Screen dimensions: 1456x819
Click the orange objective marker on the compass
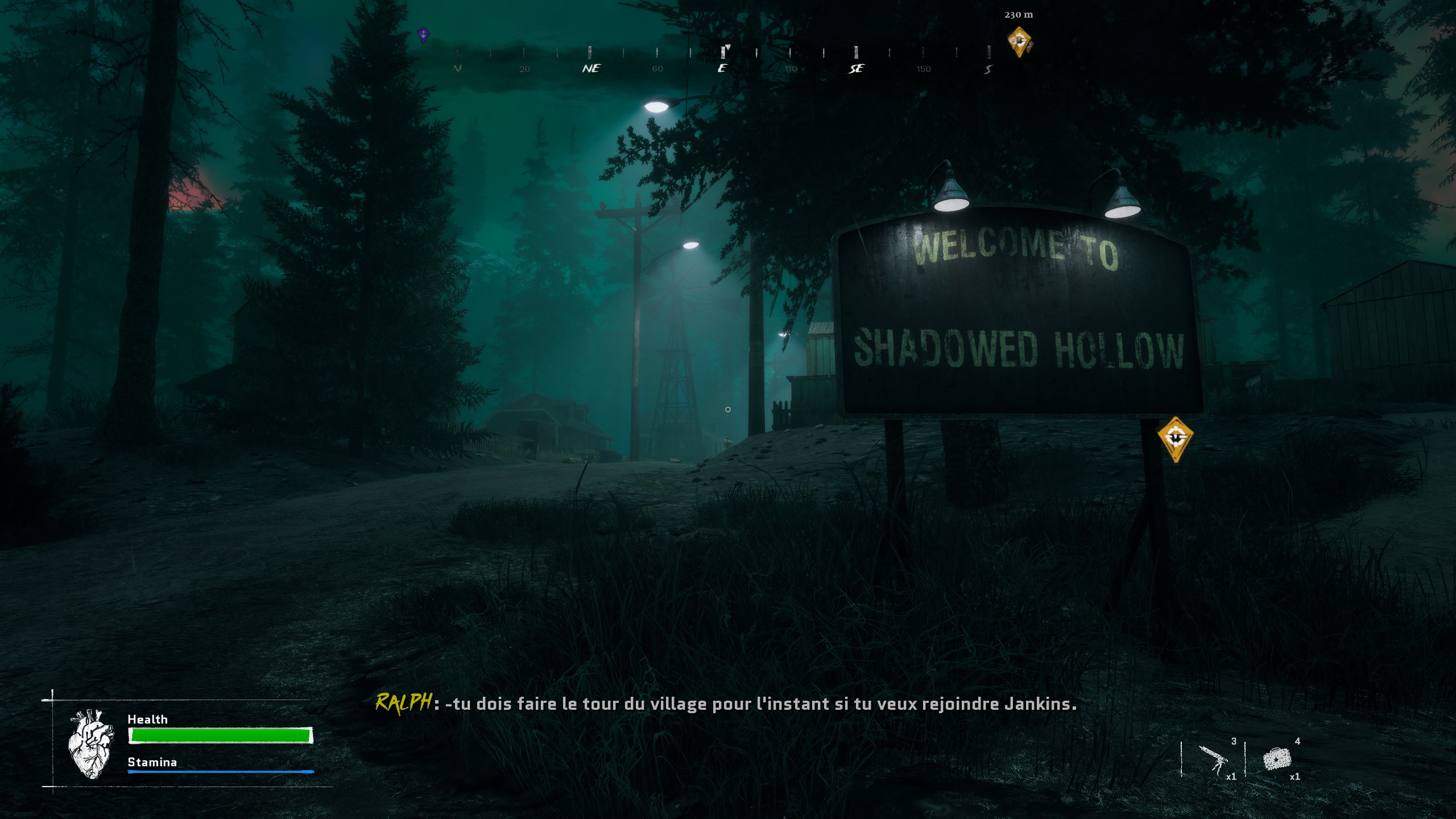click(x=1019, y=42)
